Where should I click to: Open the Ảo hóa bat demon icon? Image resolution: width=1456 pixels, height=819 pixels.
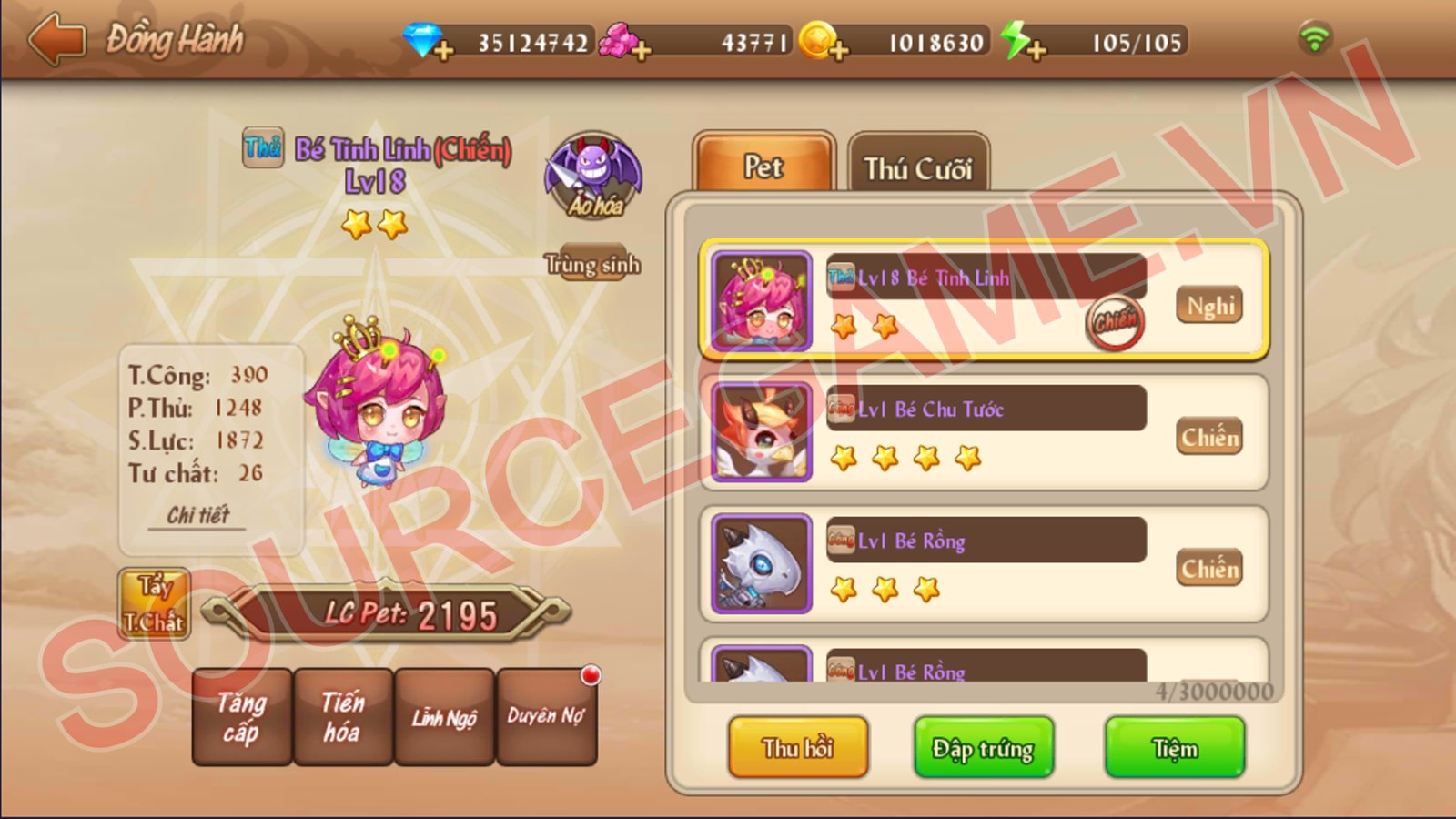[x=593, y=177]
